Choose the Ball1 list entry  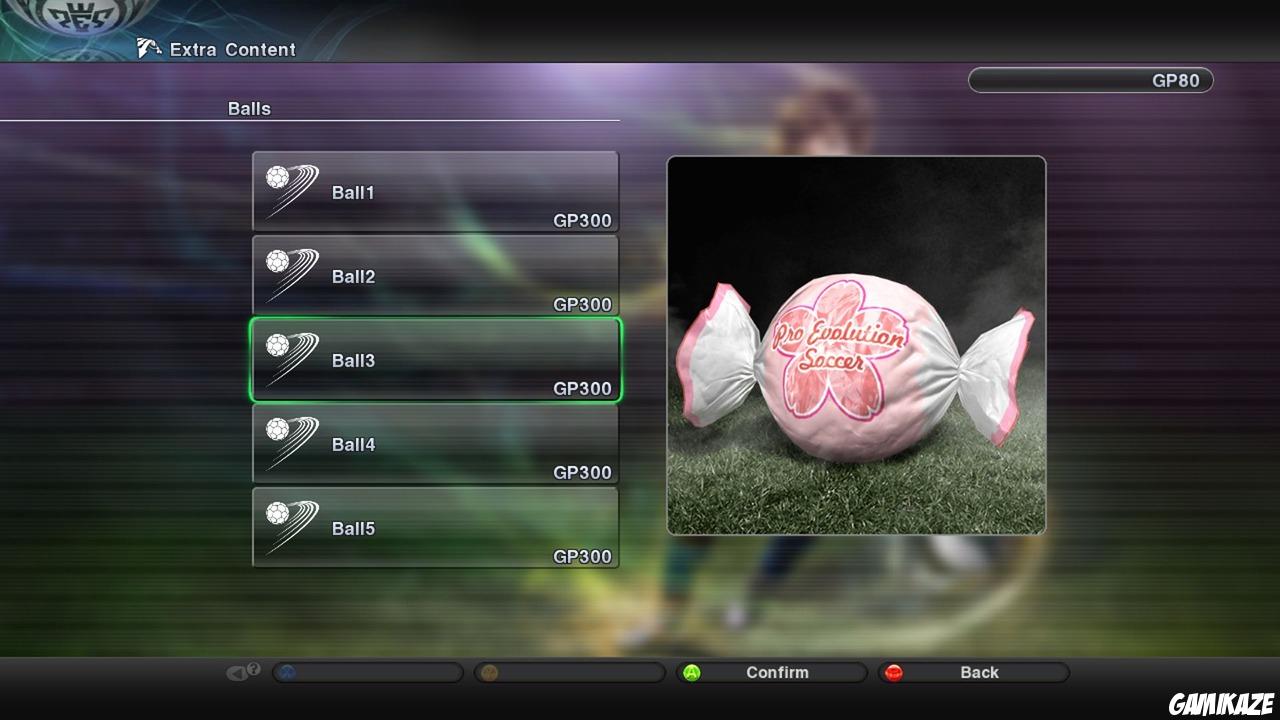coord(435,190)
